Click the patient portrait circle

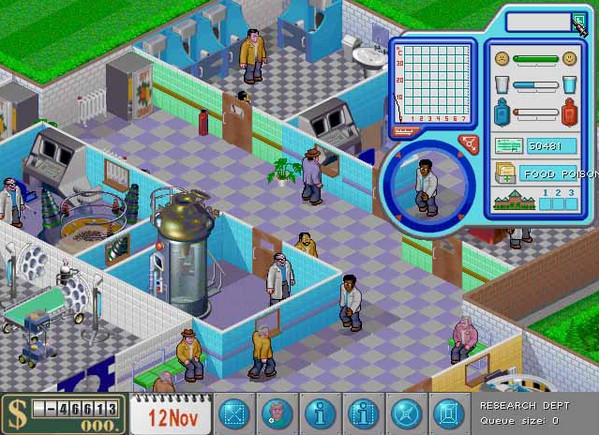point(424,183)
